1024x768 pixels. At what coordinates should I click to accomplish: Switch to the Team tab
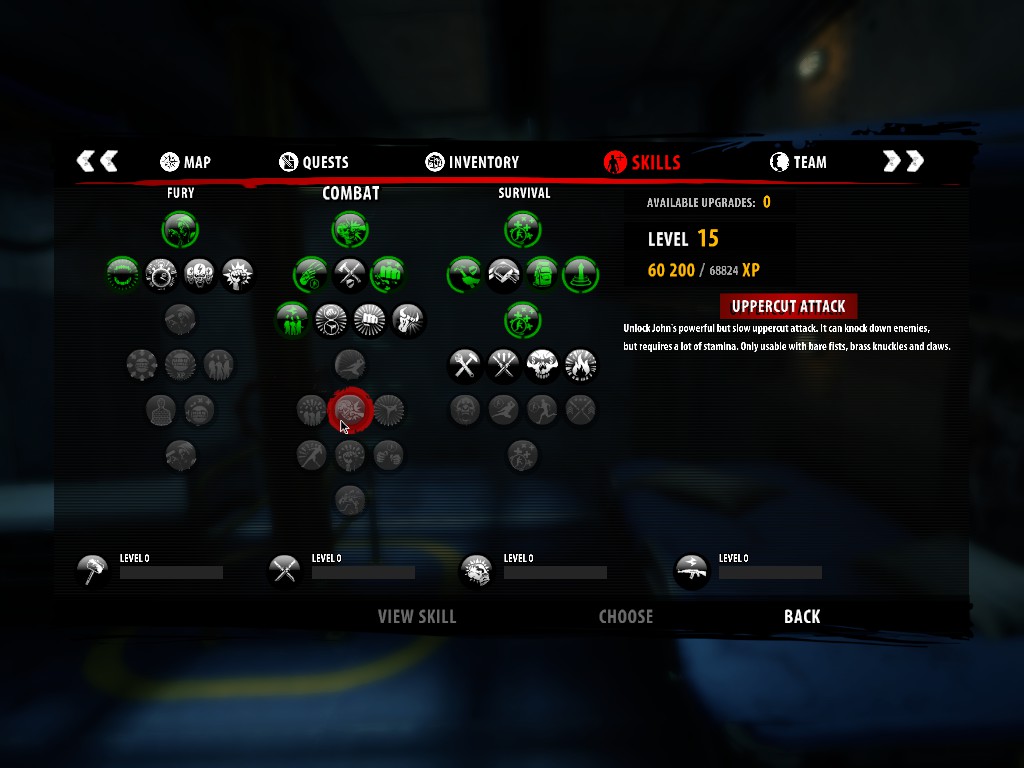click(x=798, y=162)
